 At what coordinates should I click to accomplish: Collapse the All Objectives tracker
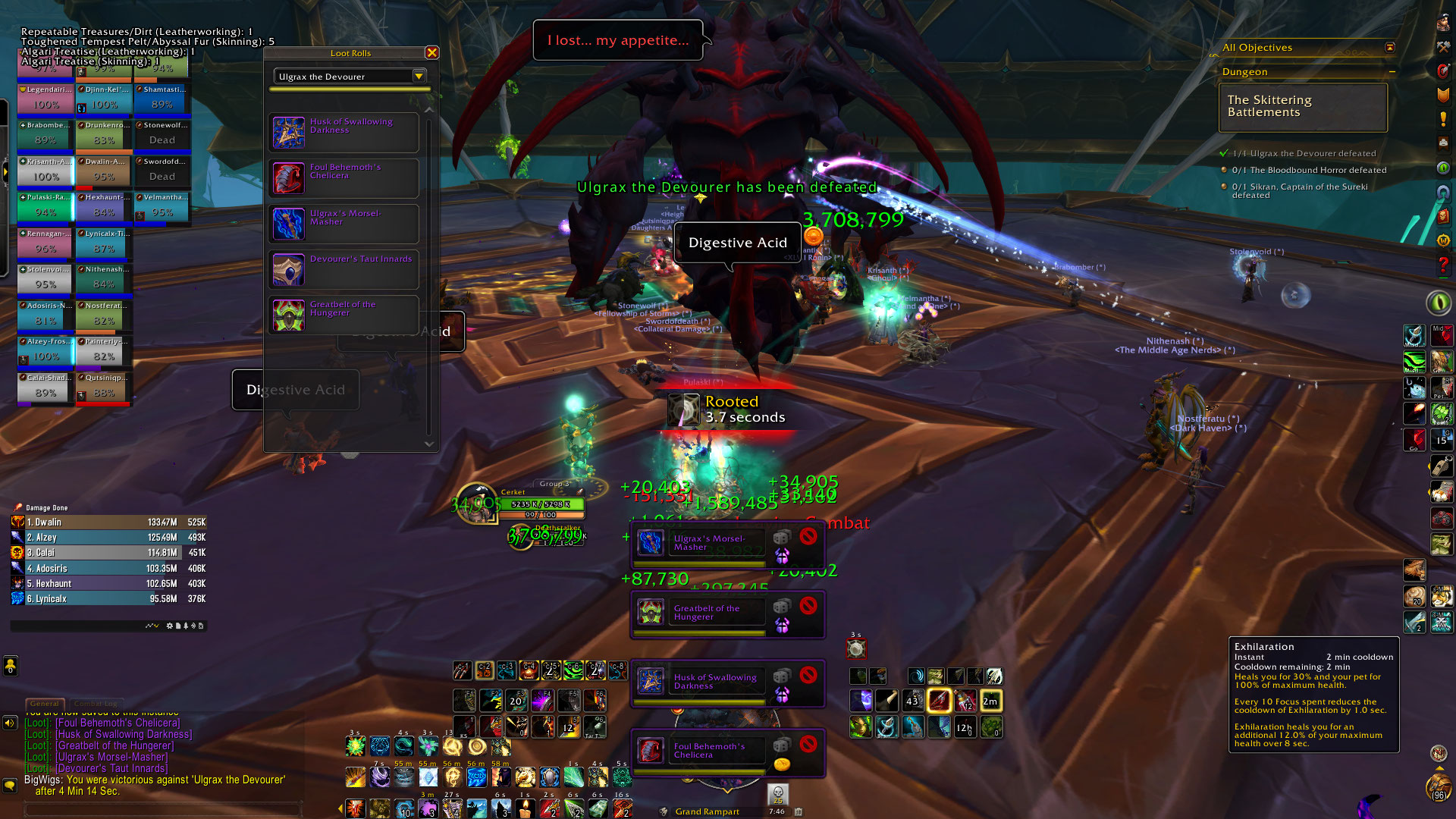tap(1389, 47)
